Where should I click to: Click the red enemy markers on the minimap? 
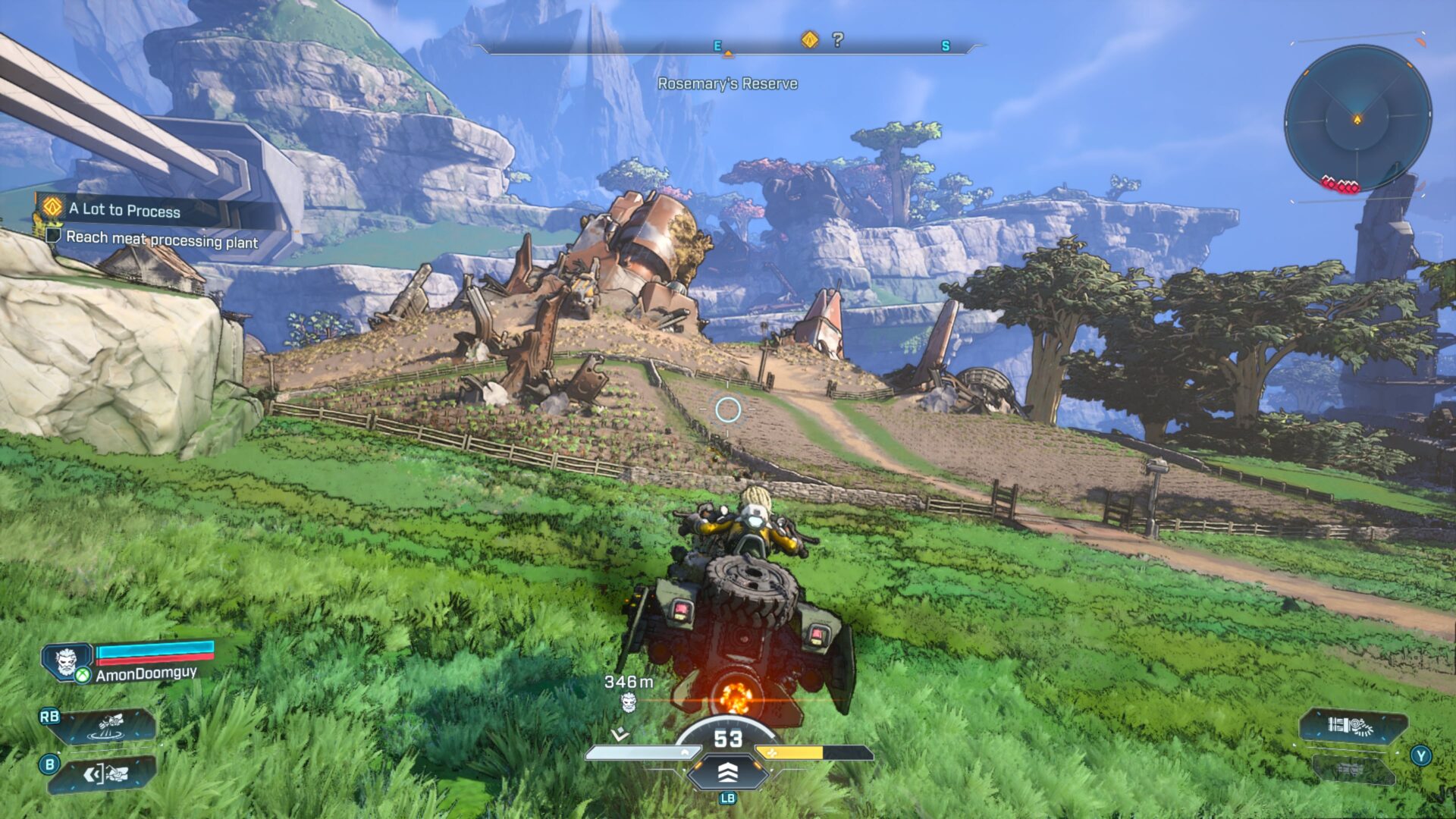coord(1341,184)
